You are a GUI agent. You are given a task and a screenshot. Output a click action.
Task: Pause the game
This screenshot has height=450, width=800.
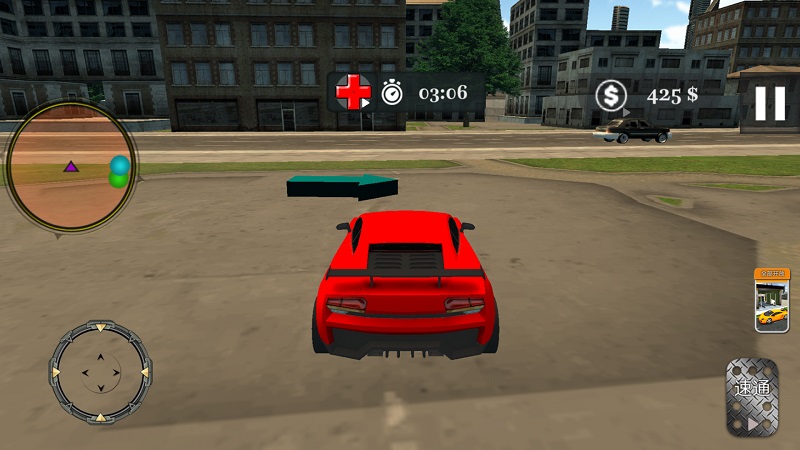(769, 103)
